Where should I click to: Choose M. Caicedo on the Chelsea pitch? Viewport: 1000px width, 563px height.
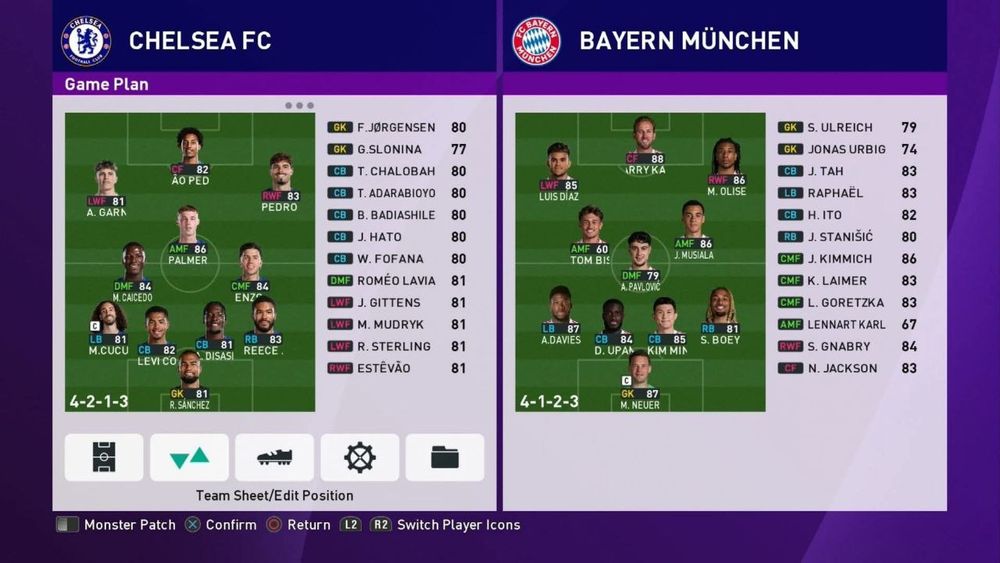tap(133, 273)
